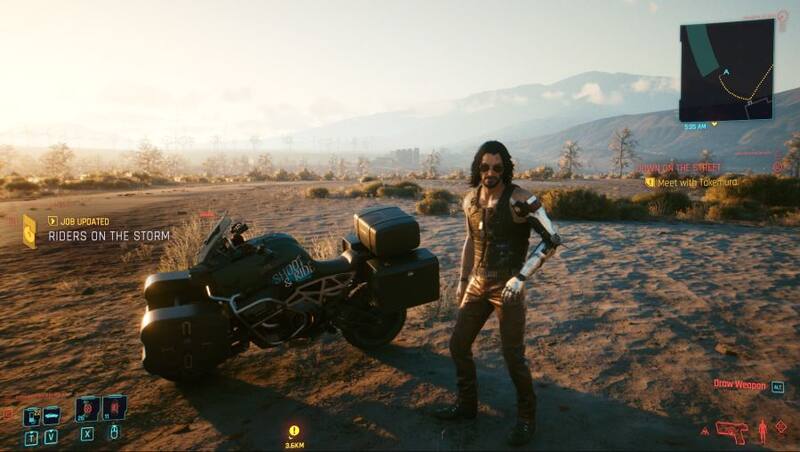
Task: Click the red body stance icon
Action: 763,431
